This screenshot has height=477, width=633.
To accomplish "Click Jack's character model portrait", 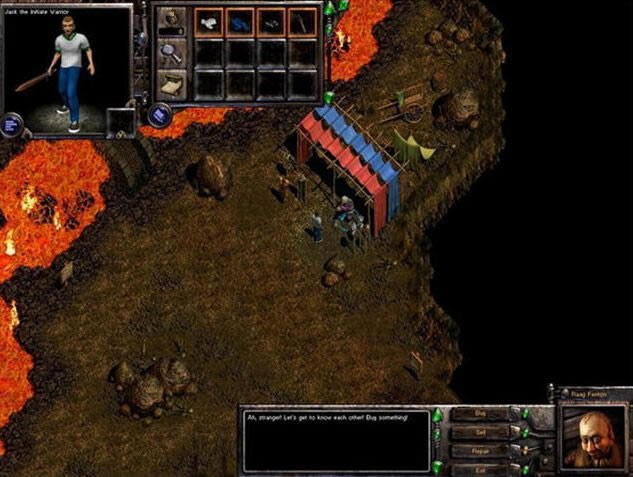I will (x=68, y=70).
